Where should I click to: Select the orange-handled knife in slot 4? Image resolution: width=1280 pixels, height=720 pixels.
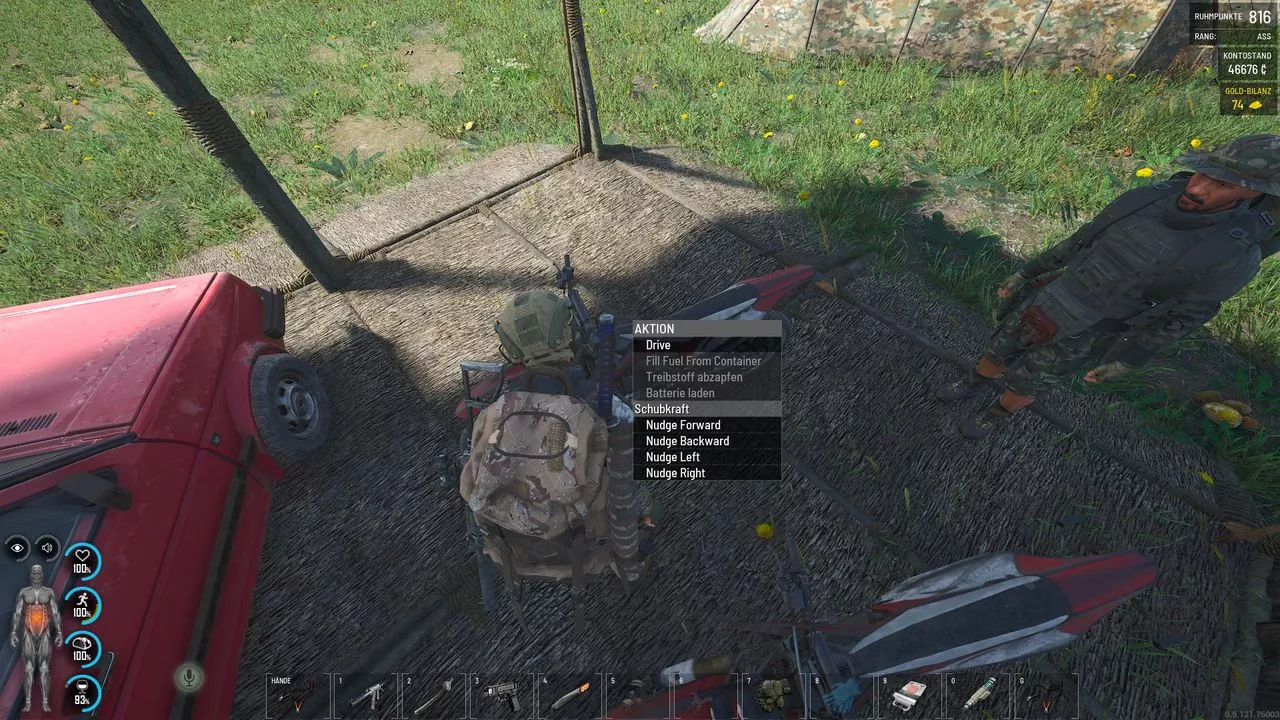click(x=570, y=694)
